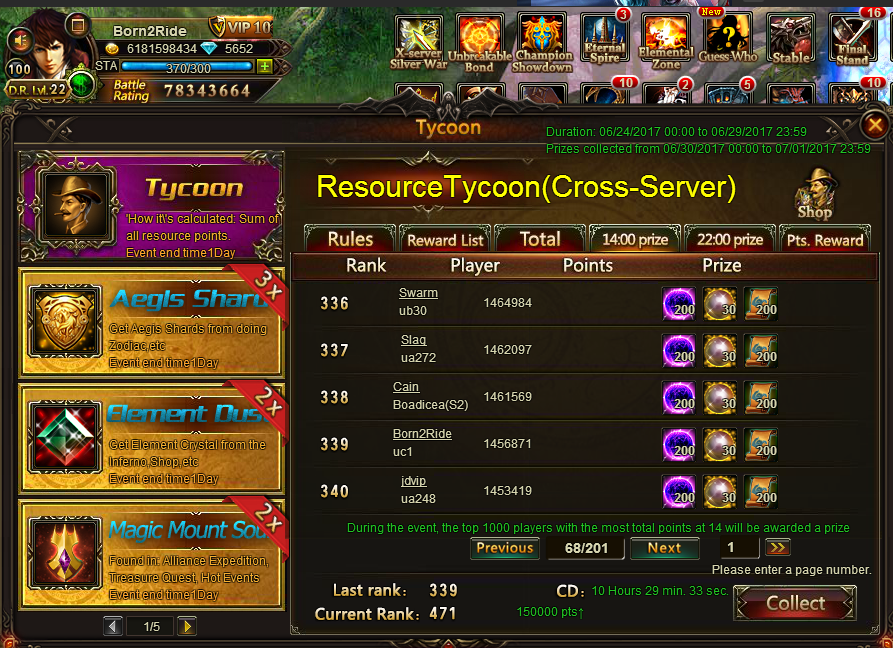The width and height of the screenshot is (893, 648).
Task: Open the Reward List tab
Action: tap(445, 240)
